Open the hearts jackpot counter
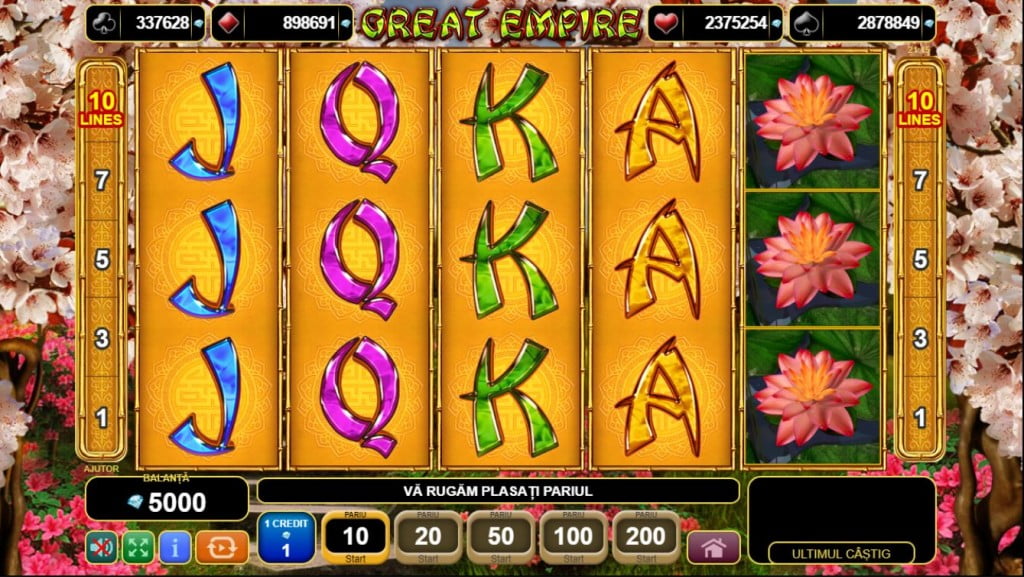The width and height of the screenshot is (1024, 577). [712, 23]
